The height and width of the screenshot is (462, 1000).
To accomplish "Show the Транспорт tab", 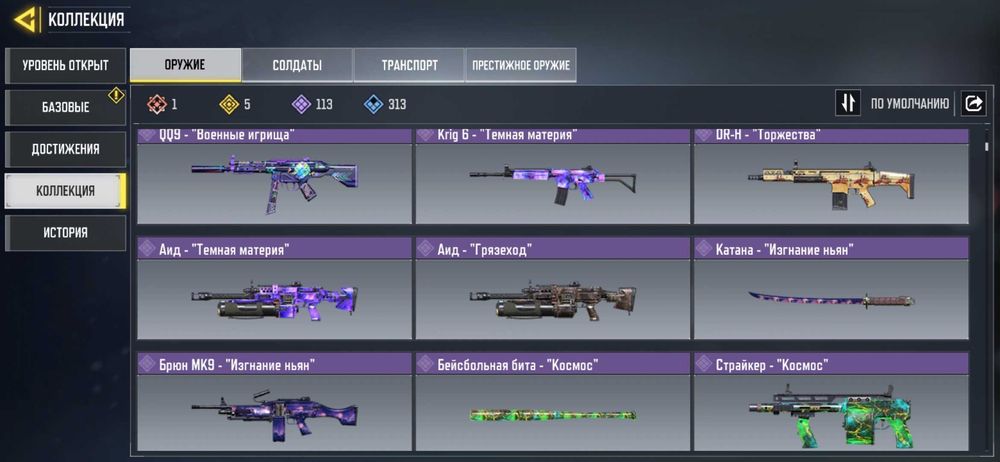I will point(409,65).
